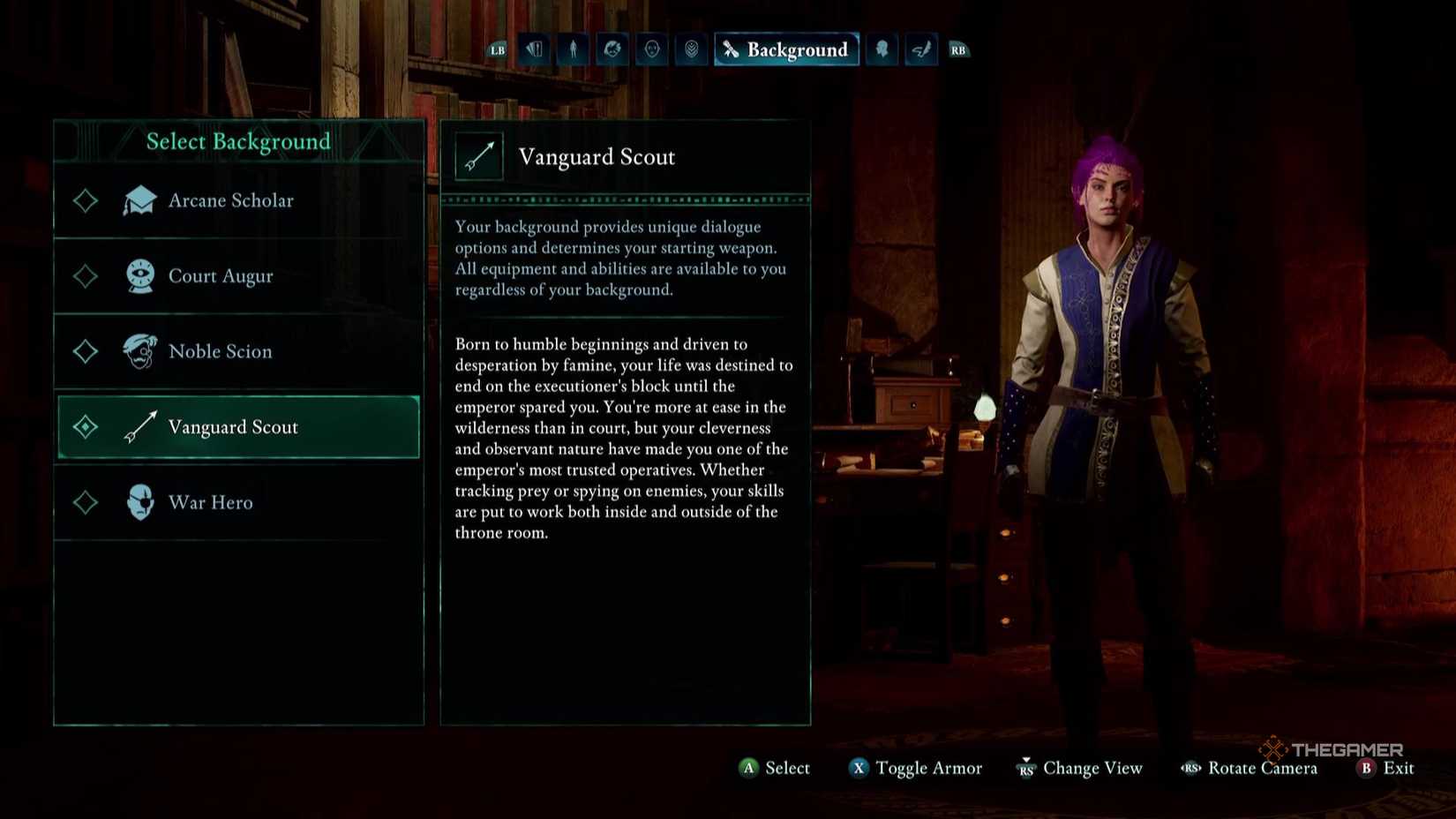Choose the Court Augur background

[221, 276]
